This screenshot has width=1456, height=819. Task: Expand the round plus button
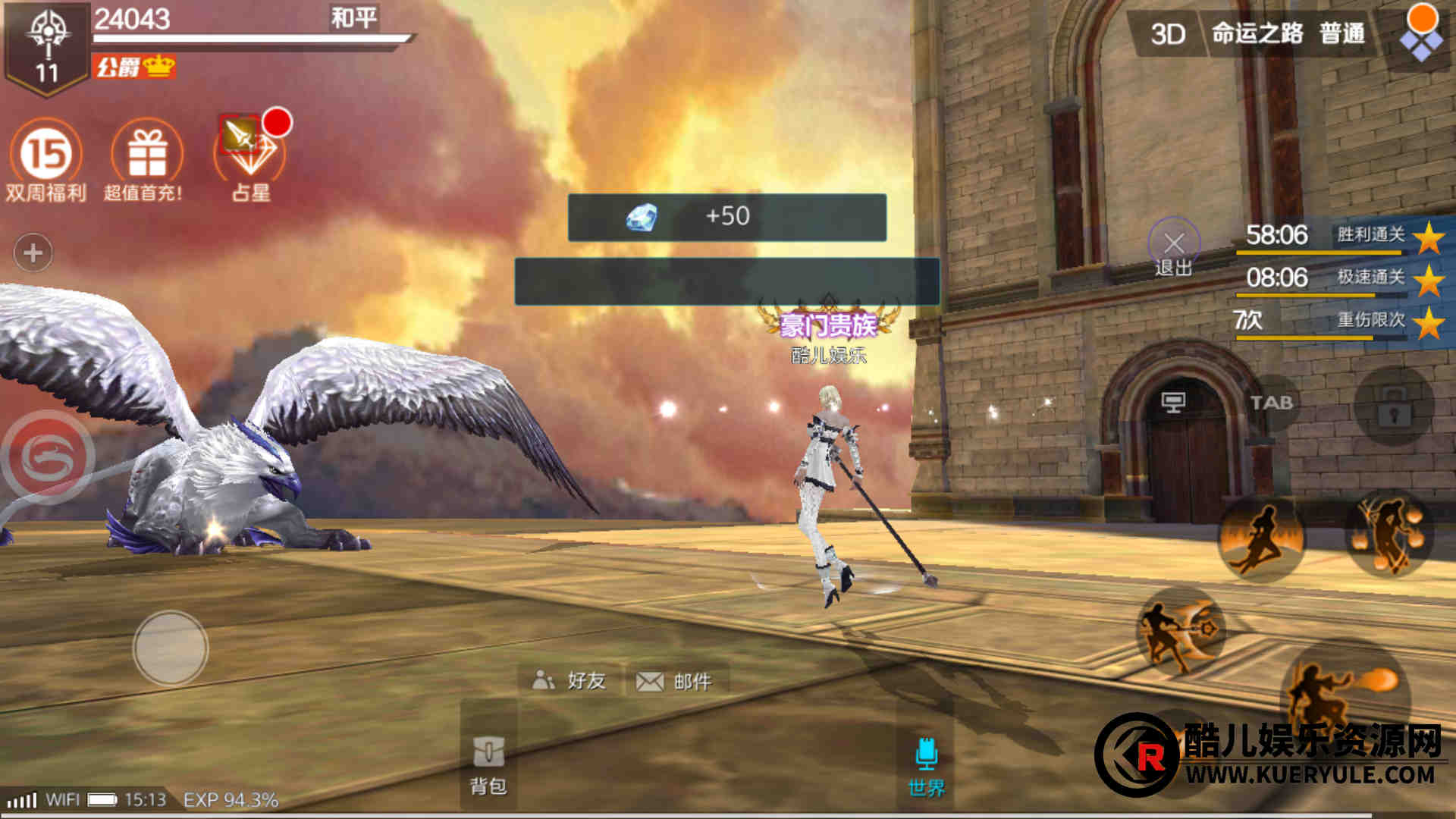[x=33, y=253]
